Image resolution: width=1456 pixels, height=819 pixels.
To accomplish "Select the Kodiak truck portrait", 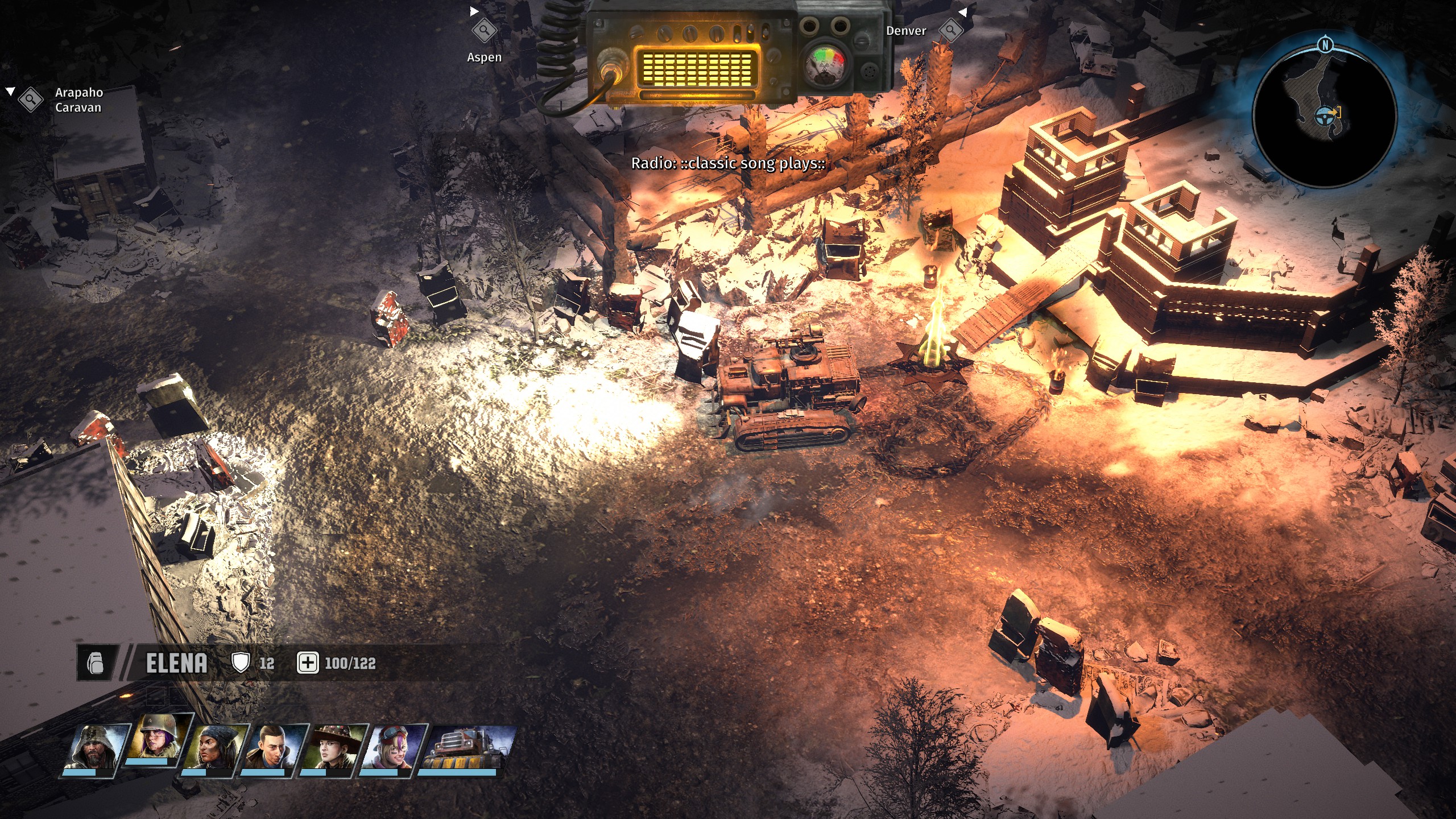I will 465,747.
